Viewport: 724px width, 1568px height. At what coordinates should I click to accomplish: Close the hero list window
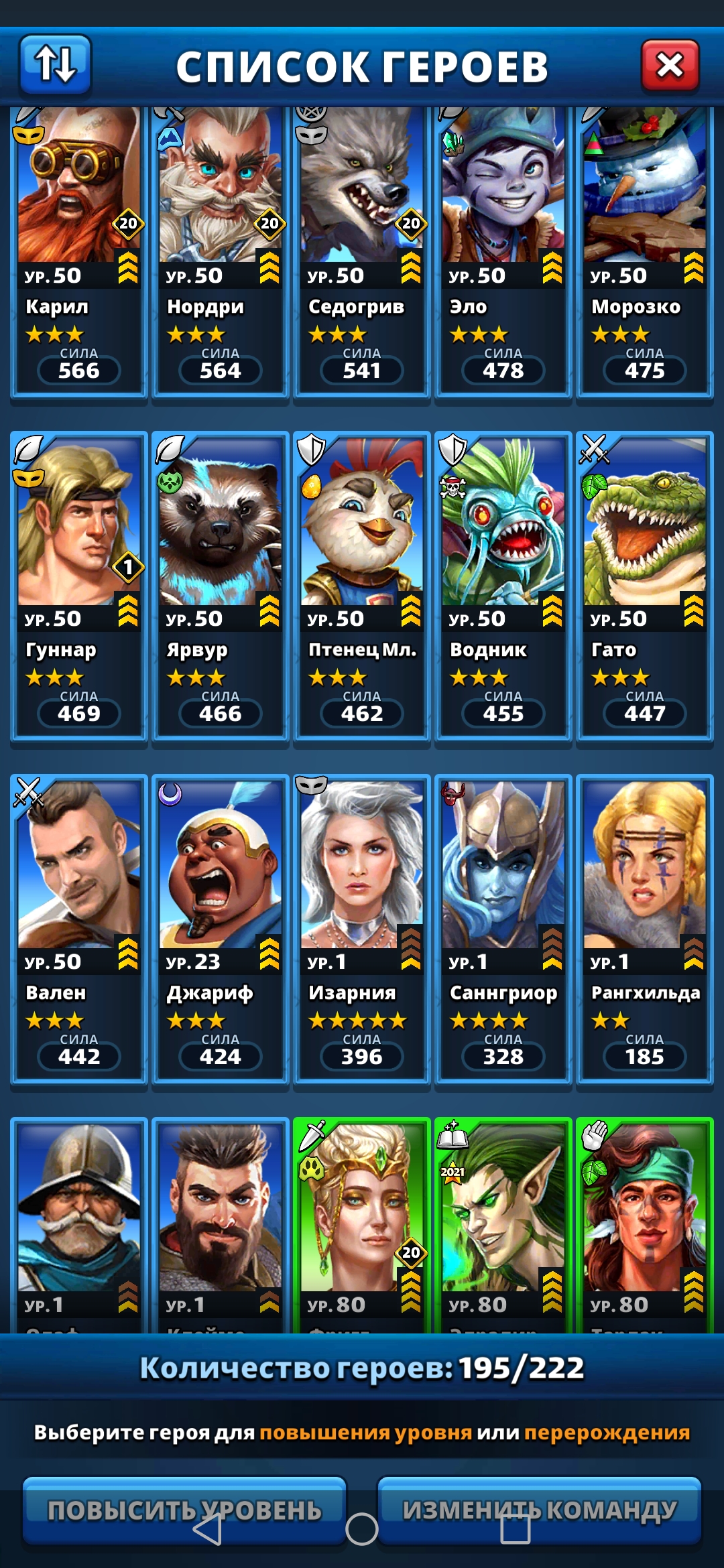click(x=670, y=65)
